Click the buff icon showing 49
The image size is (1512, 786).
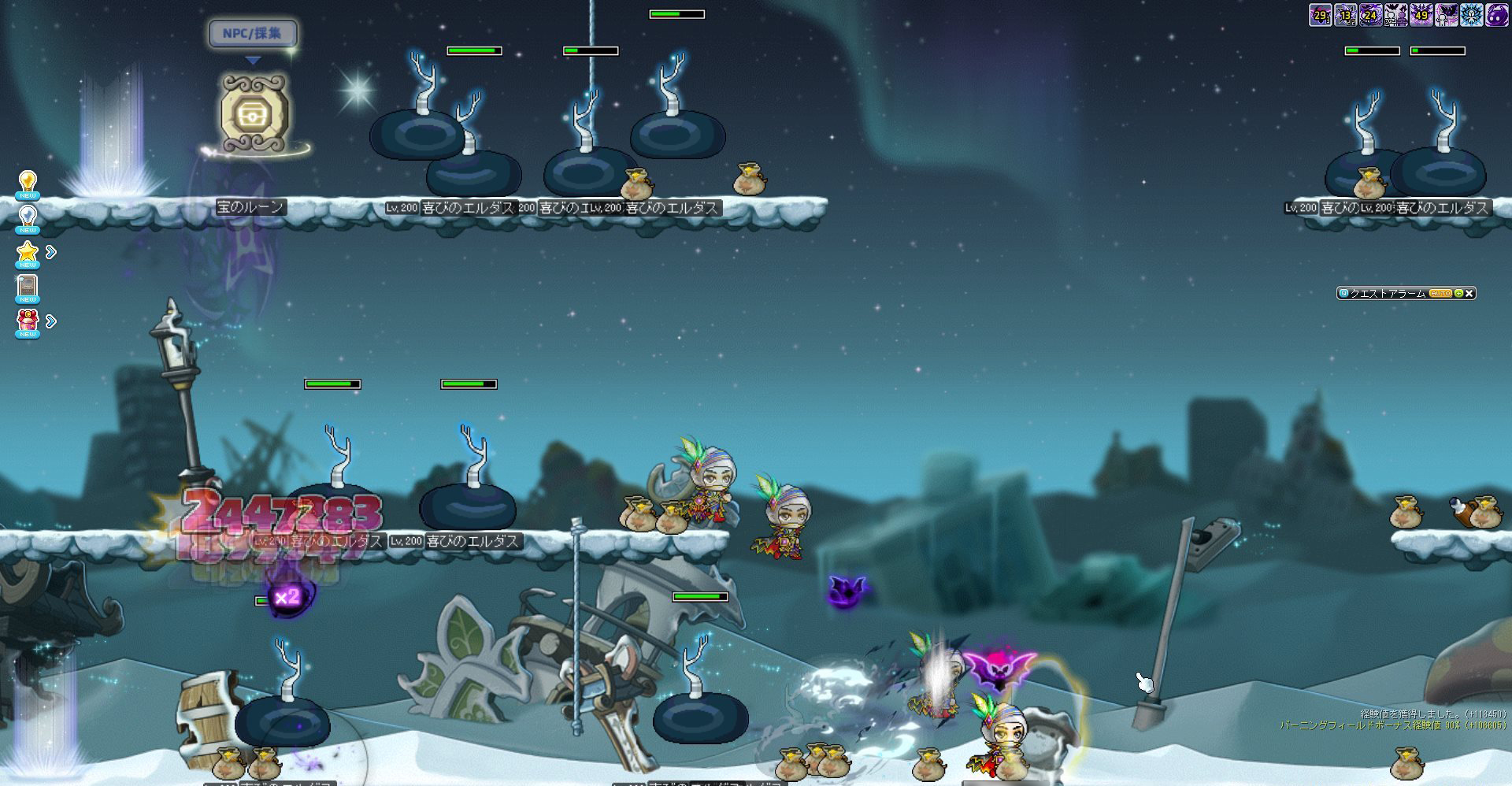pyautogui.click(x=1421, y=15)
